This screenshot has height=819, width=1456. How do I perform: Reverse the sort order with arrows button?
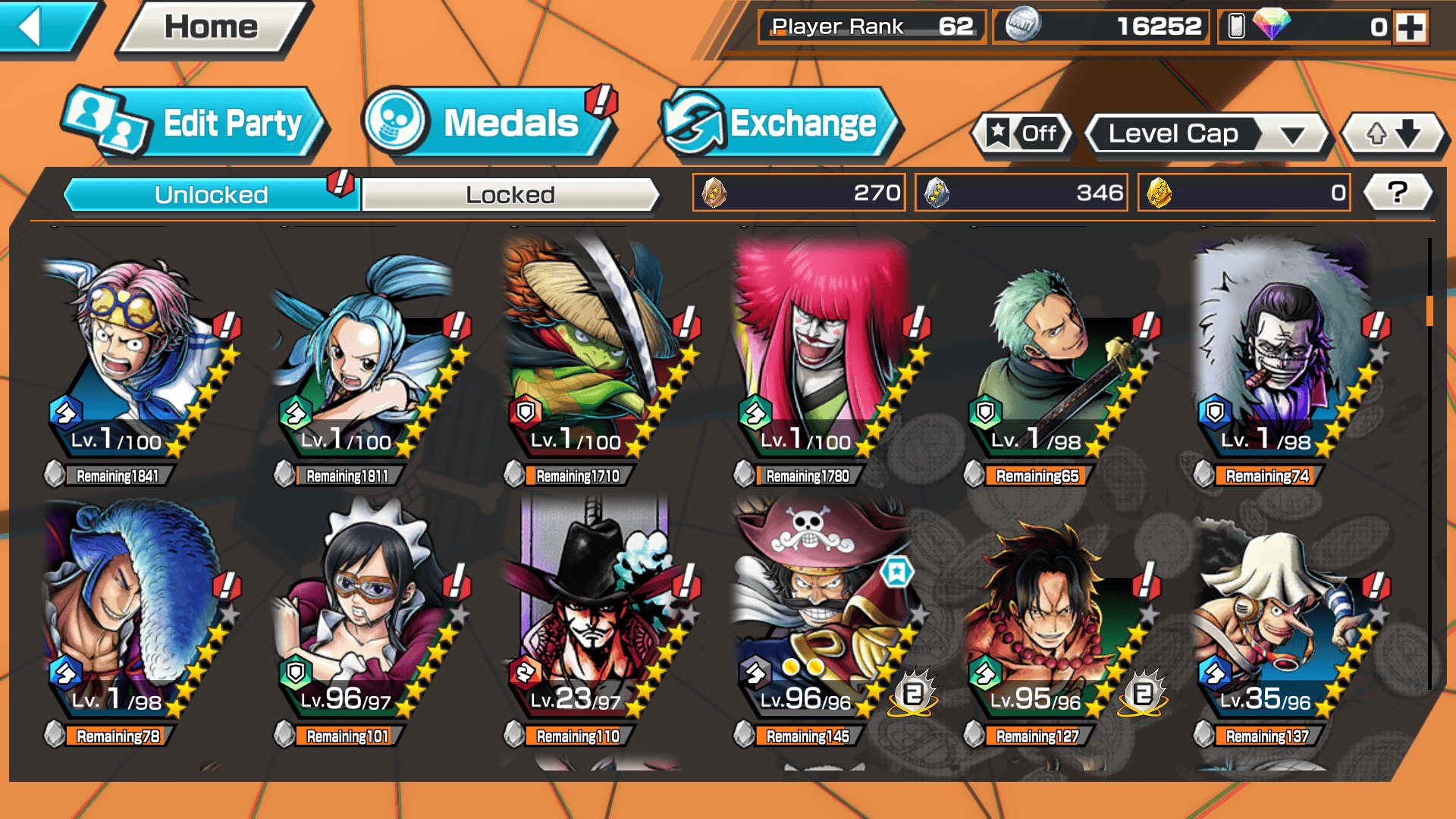pos(1393,134)
